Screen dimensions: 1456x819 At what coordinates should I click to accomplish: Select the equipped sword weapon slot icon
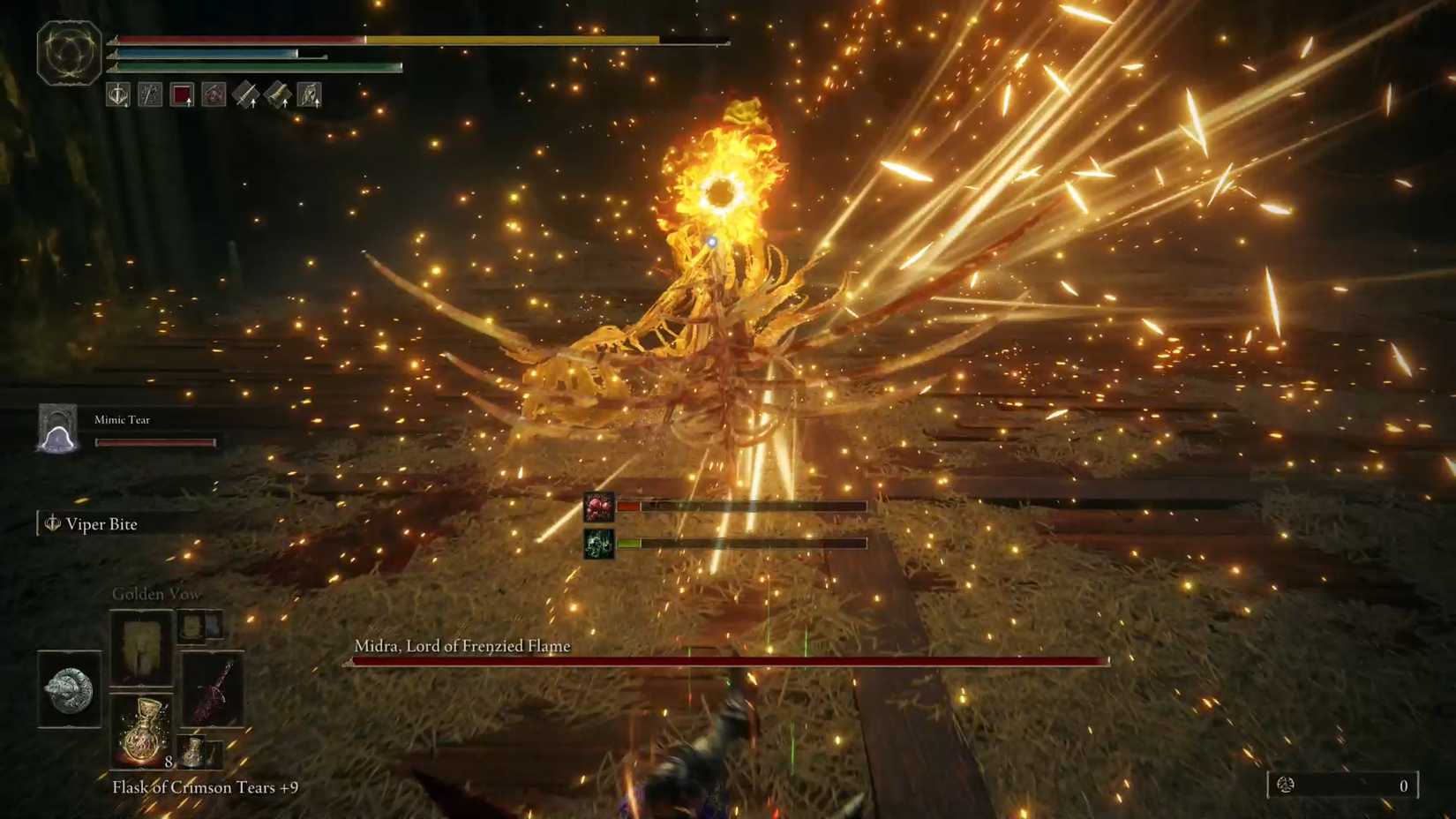click(117, 95)
